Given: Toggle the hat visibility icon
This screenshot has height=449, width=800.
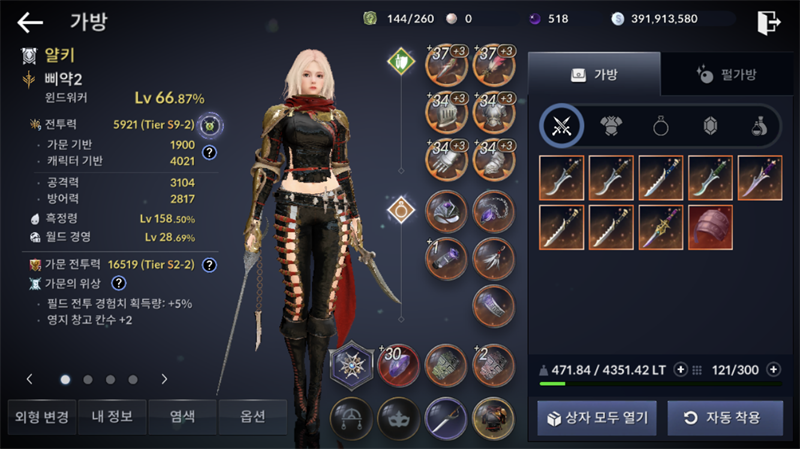Looking at the screenshot, I should point(351,417).
